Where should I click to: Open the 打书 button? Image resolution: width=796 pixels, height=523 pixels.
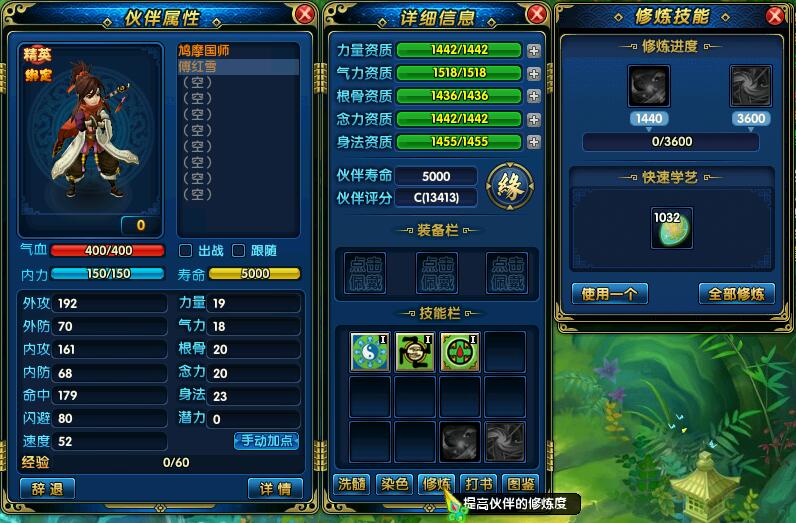tap(480, 485)
